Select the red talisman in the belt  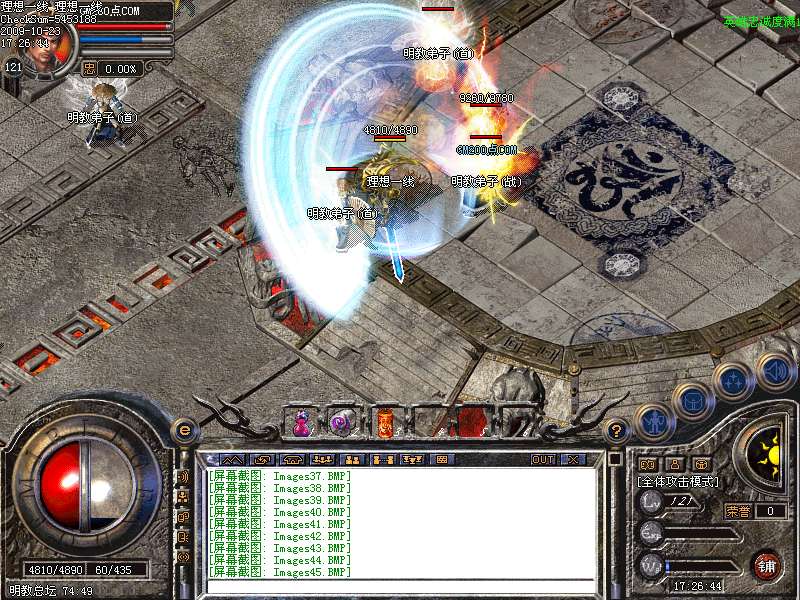(x=384, y=422)
